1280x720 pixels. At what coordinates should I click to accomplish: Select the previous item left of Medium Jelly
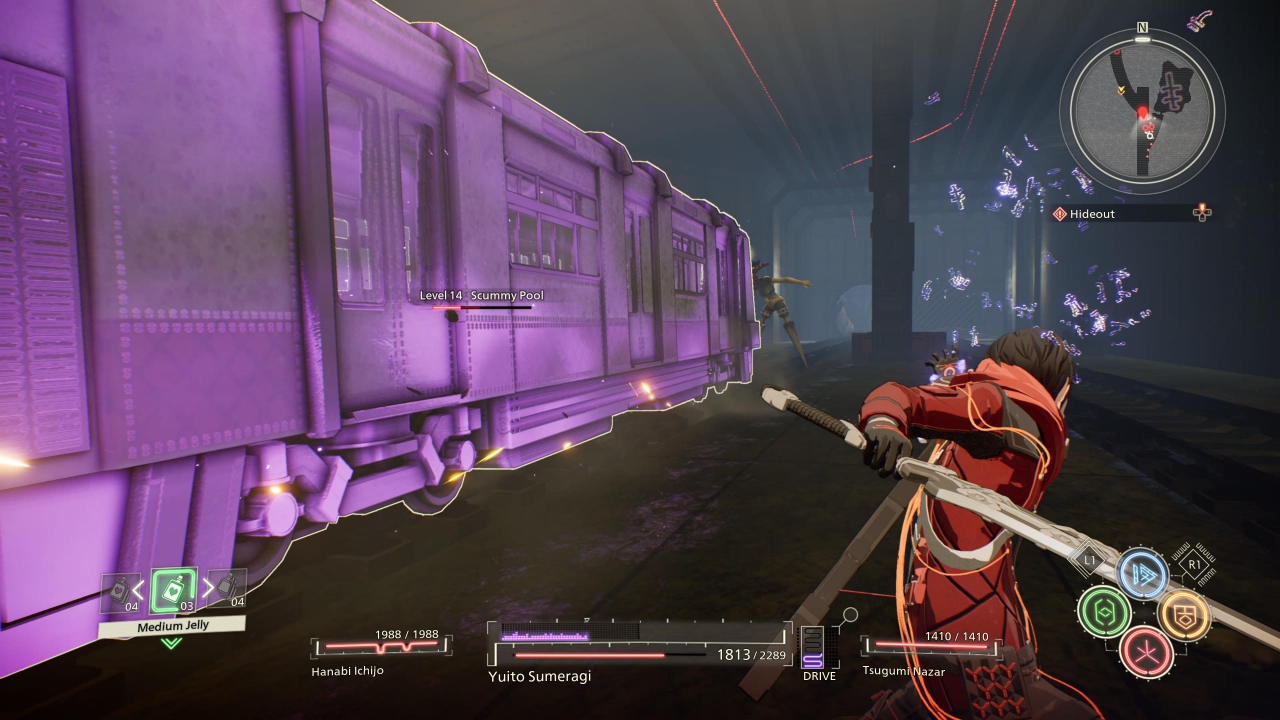[119, 591]
